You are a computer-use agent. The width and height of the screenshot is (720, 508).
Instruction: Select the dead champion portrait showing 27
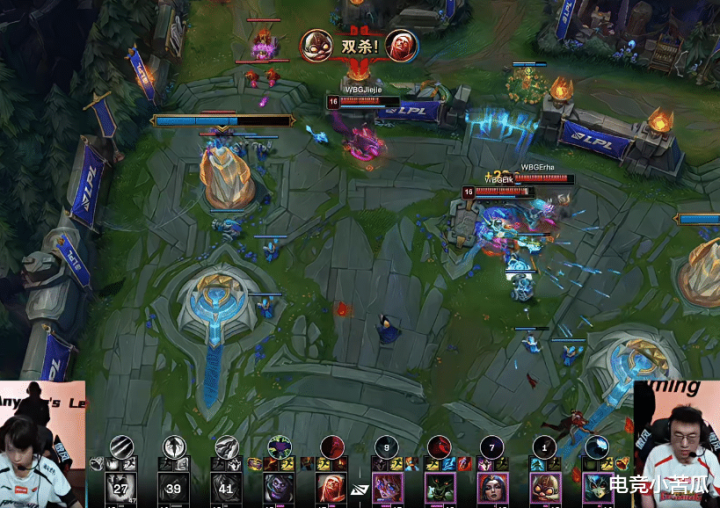(x=122, y=488)
